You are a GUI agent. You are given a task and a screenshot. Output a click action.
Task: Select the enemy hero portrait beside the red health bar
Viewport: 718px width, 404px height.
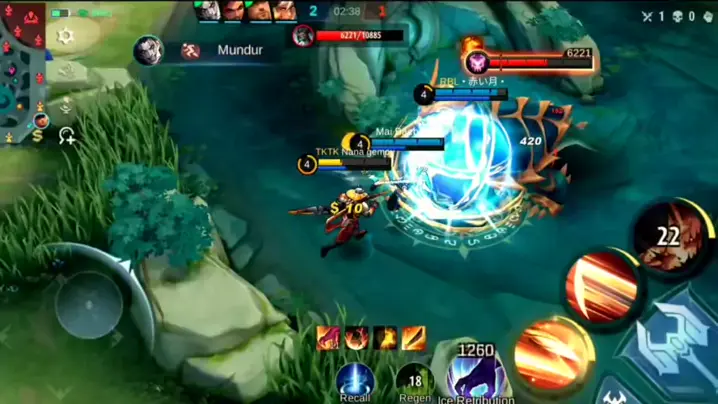[x=303, y=36]
